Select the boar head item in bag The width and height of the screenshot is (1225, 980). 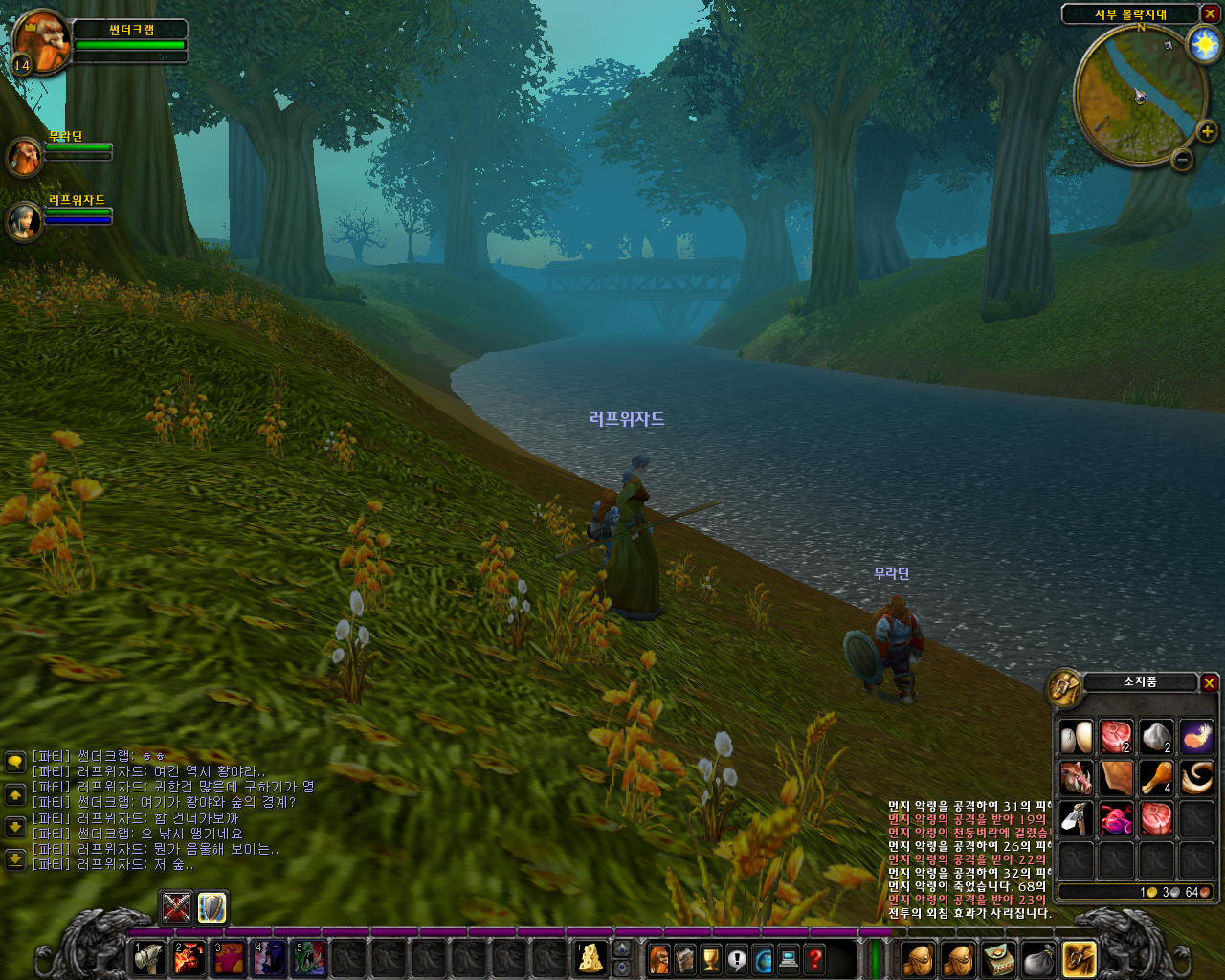pos(1076,777)
